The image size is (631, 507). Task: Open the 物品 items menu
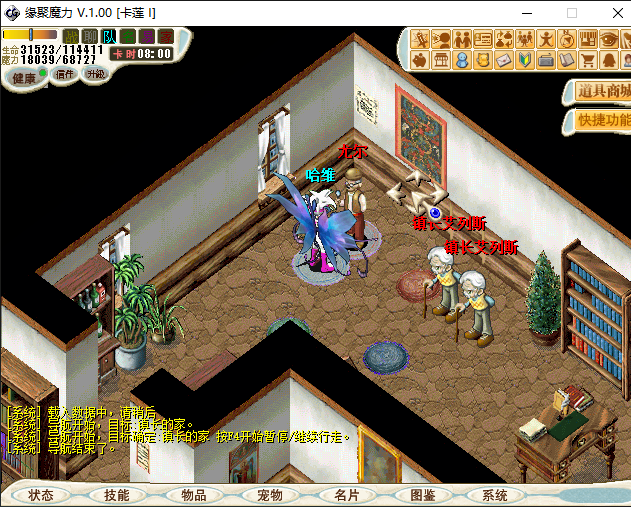point(193,495)
